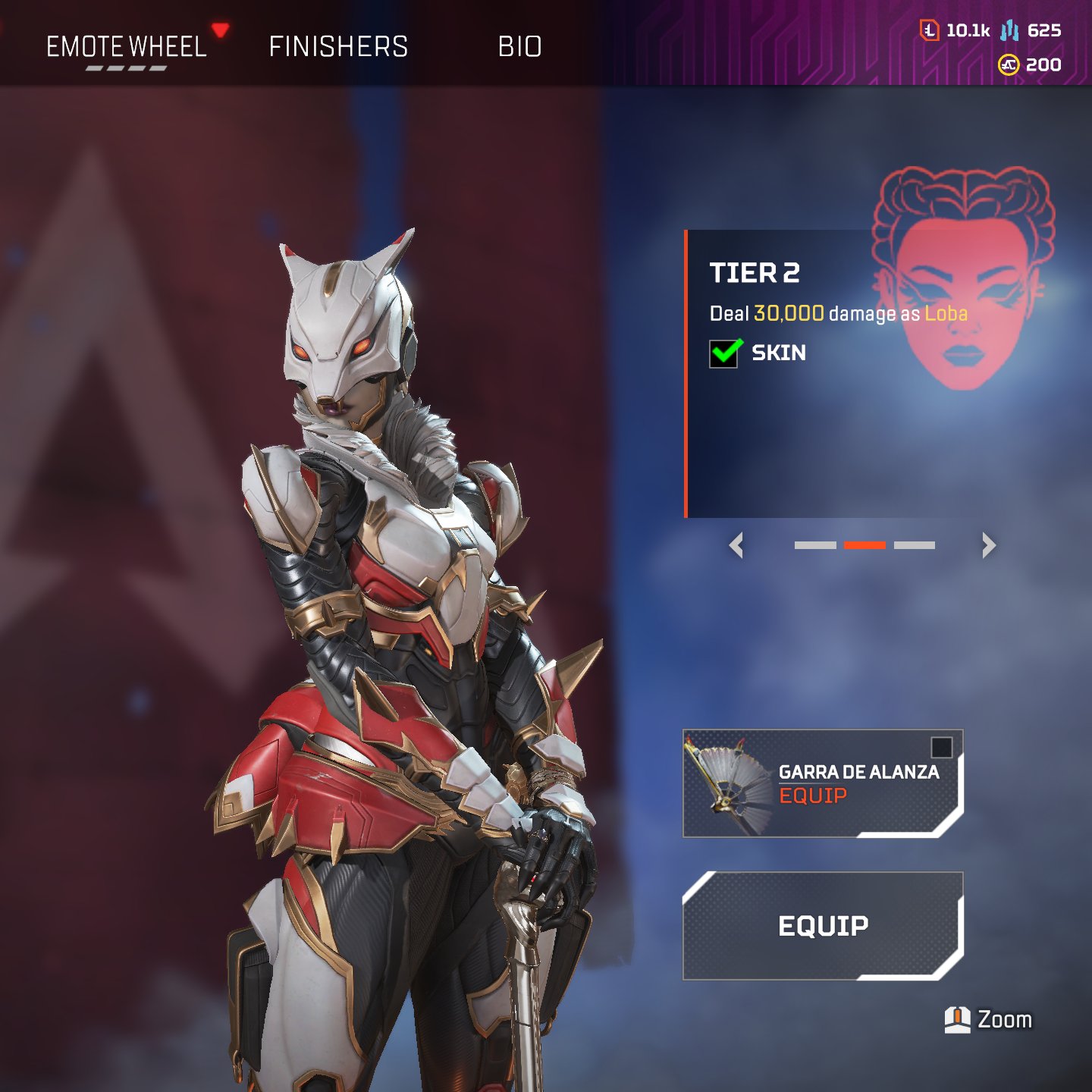Click the large Equip skin button
The image size is (1092, 1092).
click(x=823, y=926)
